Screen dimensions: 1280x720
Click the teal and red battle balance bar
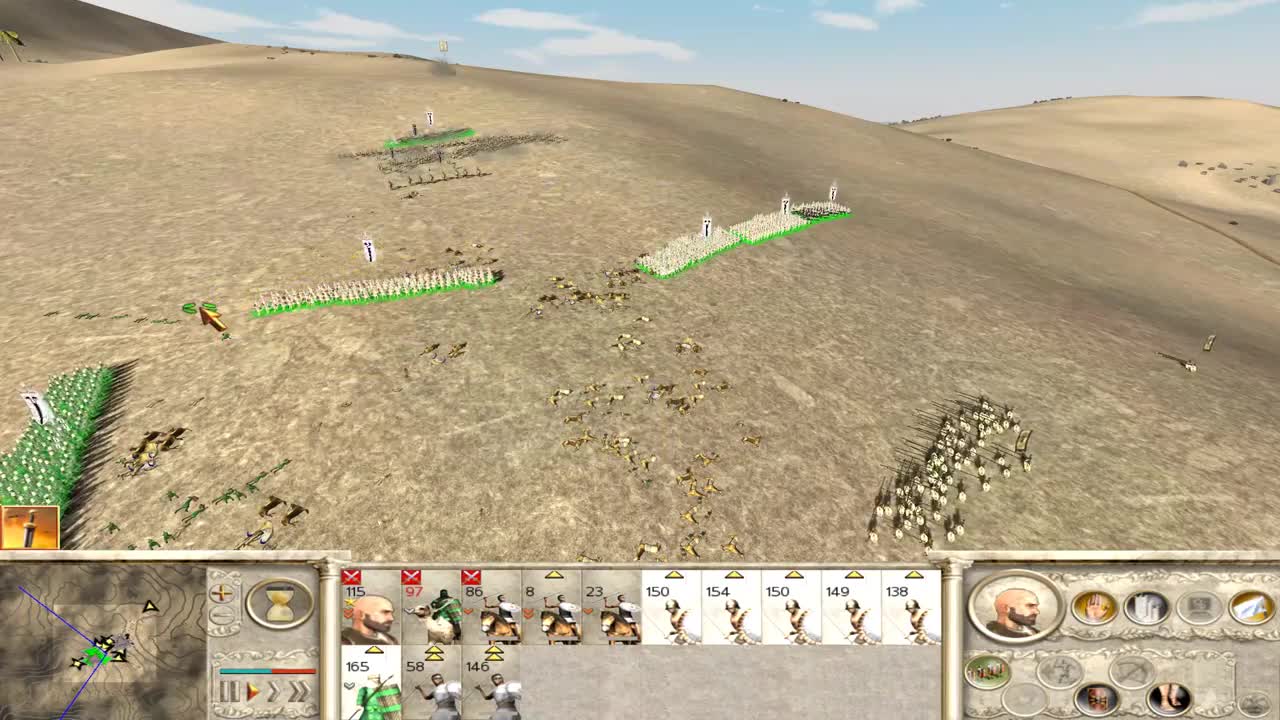coord(267,670)
